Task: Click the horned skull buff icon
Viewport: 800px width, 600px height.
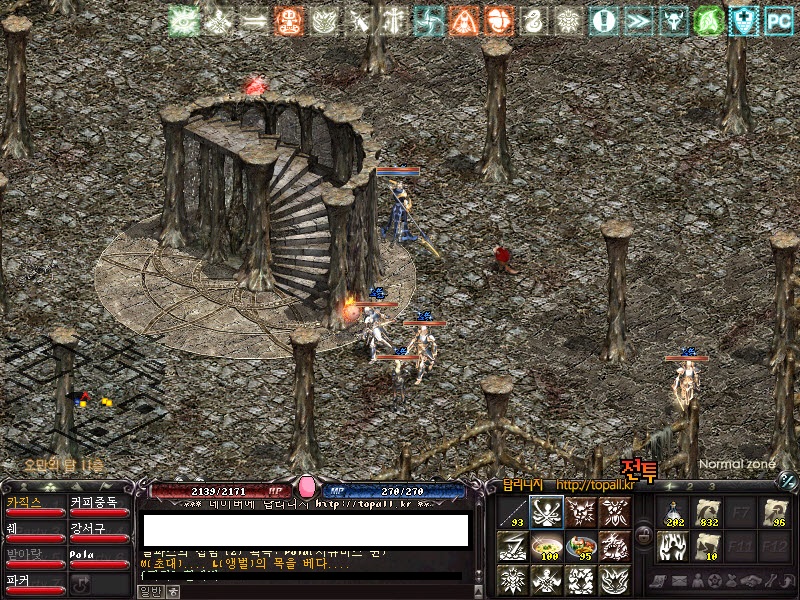Action: coord(673,20)
